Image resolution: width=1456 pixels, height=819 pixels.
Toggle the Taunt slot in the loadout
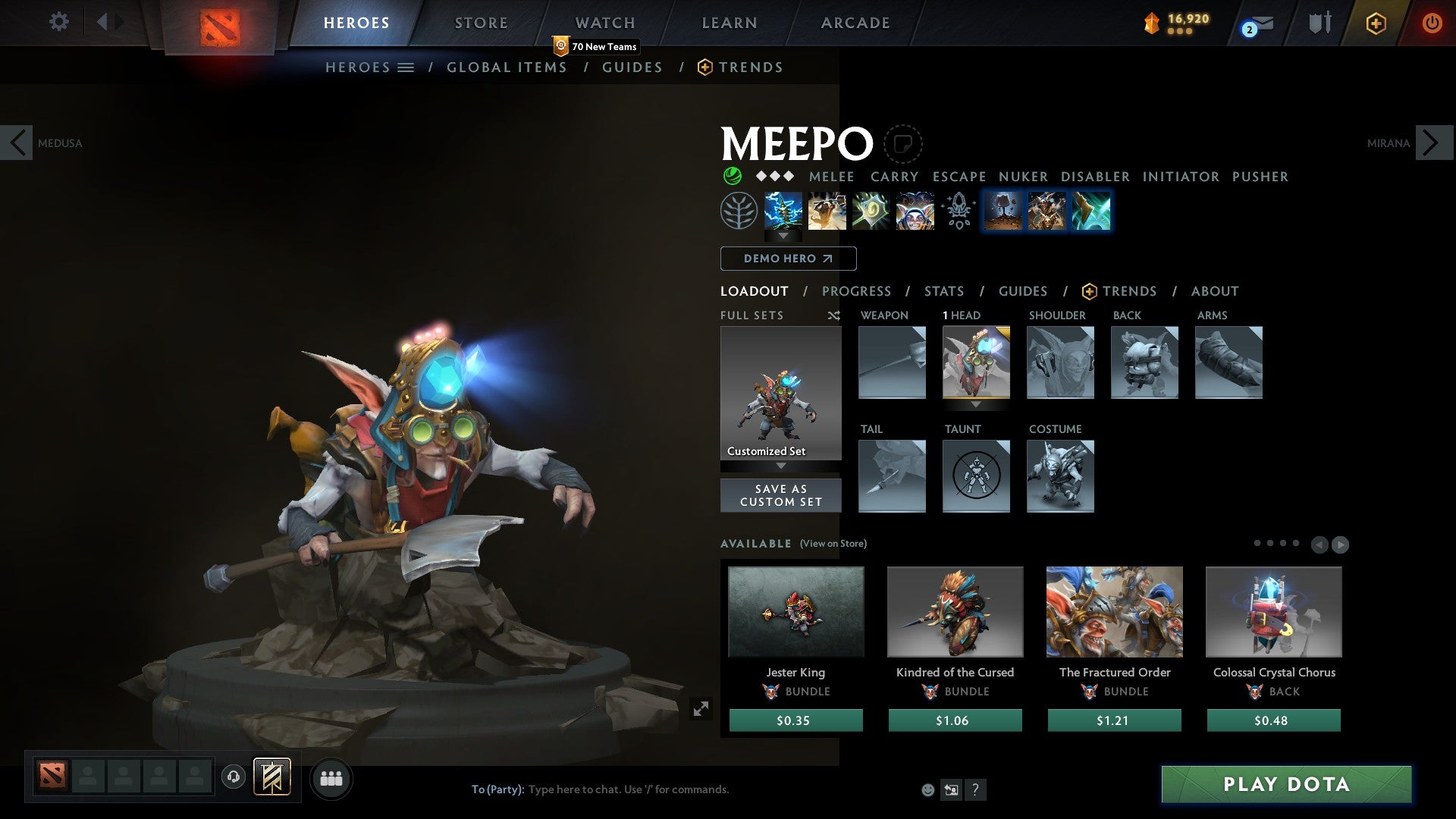[976, 476]
